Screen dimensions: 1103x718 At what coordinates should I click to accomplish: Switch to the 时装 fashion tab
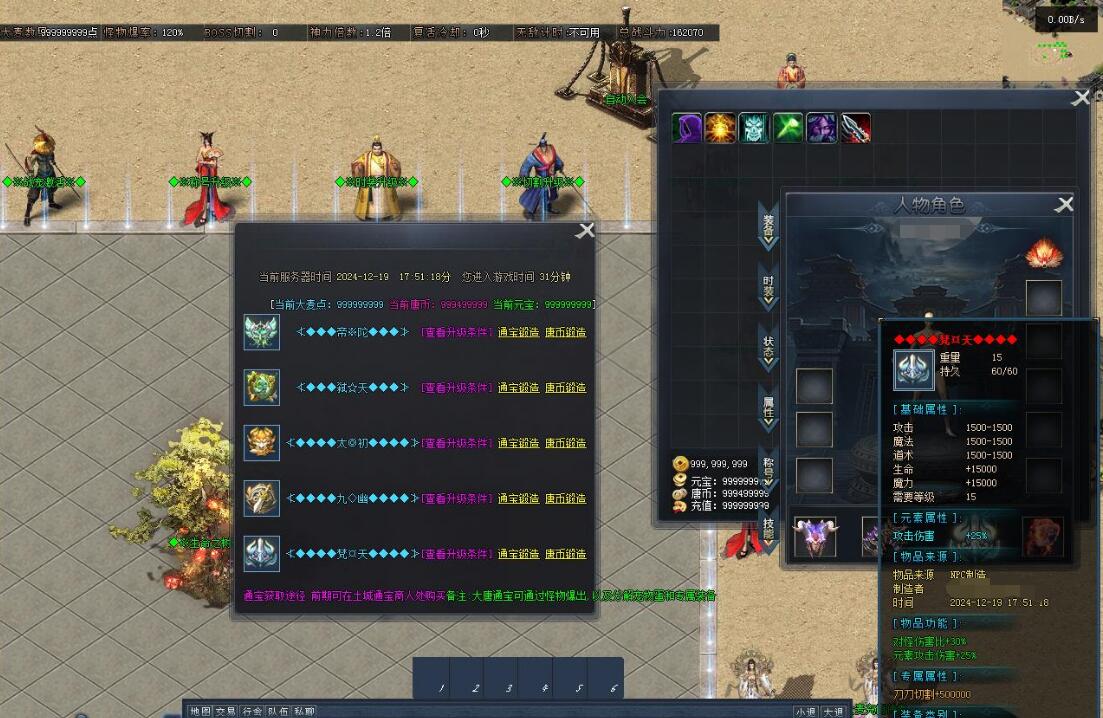click(x=768, y=287)
